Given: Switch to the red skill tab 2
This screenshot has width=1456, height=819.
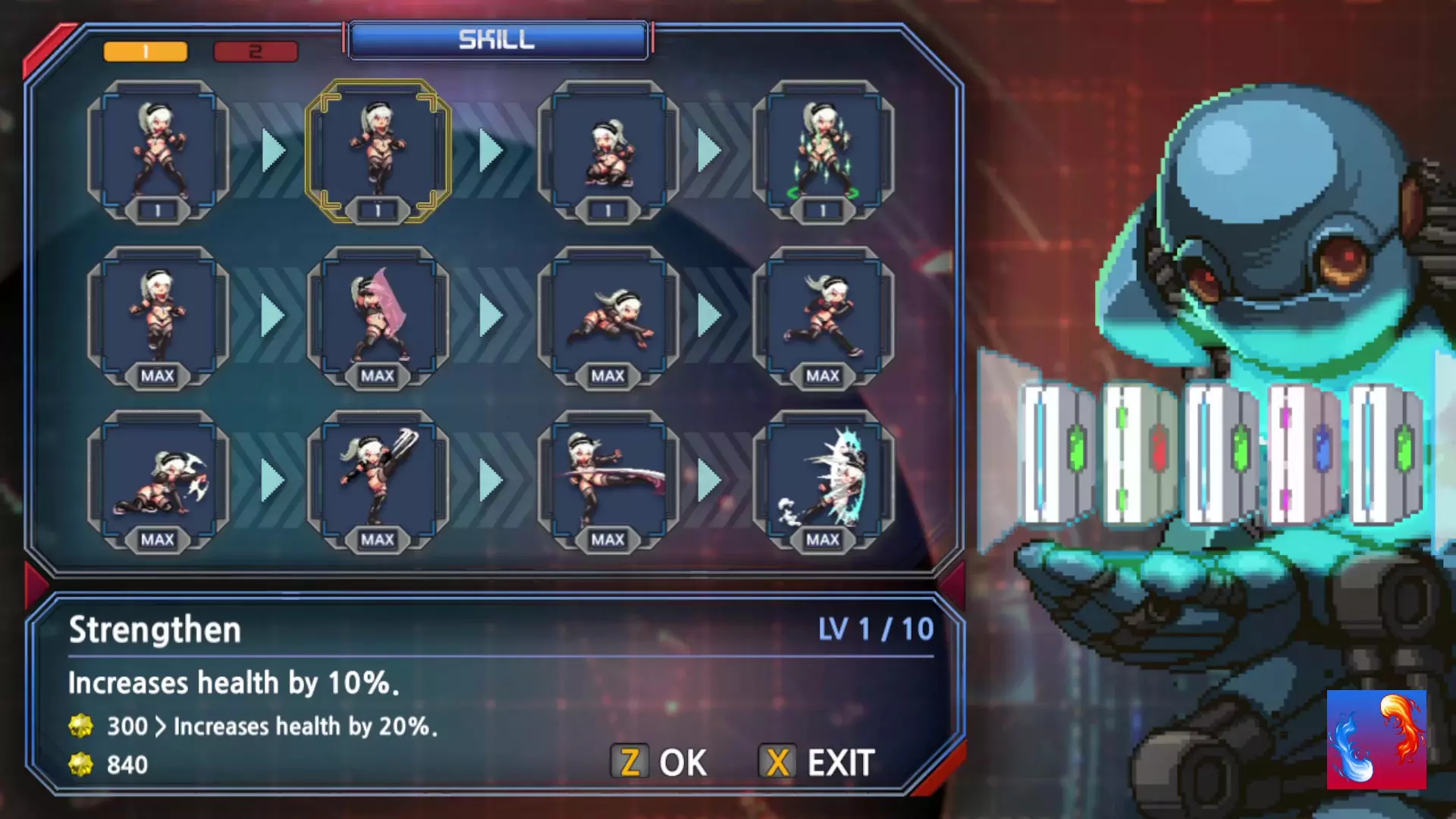Looking at the screenshot, I should 256,52.
